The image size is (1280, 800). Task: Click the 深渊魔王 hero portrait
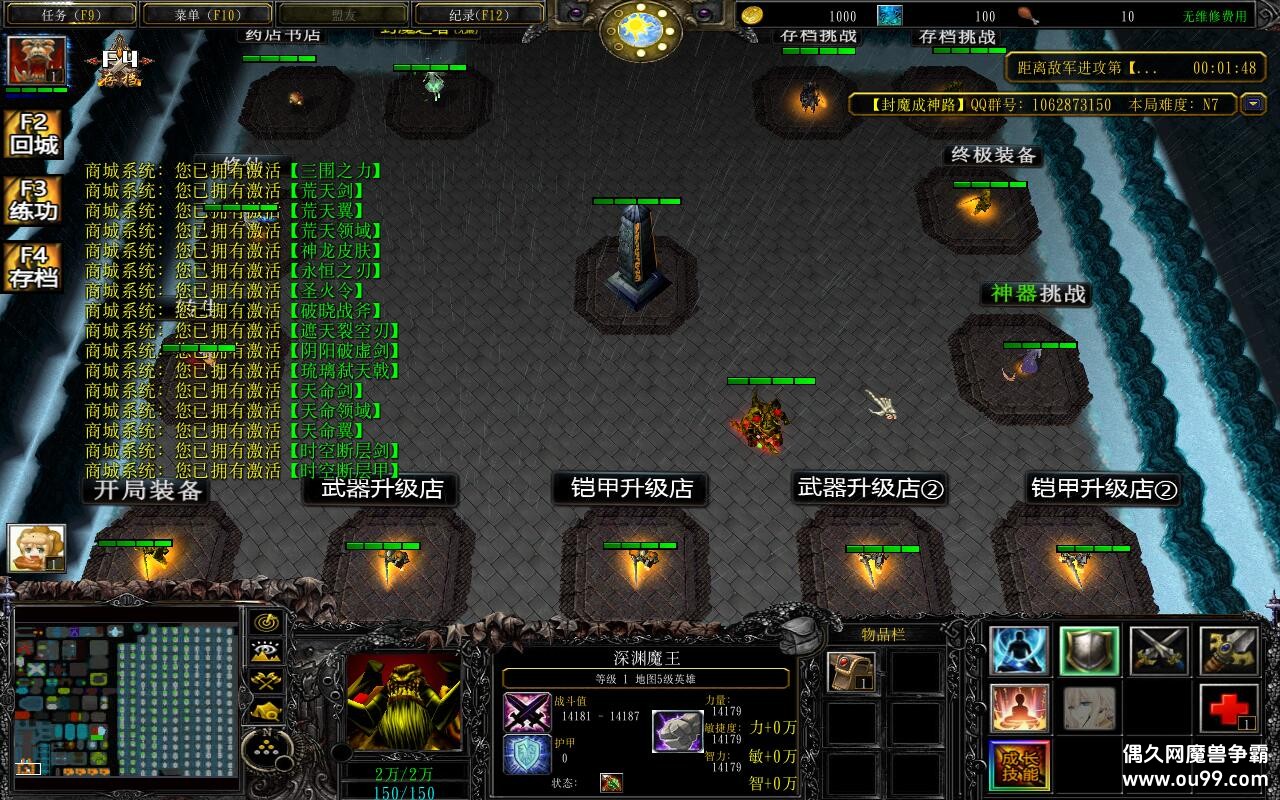point(403,702)
